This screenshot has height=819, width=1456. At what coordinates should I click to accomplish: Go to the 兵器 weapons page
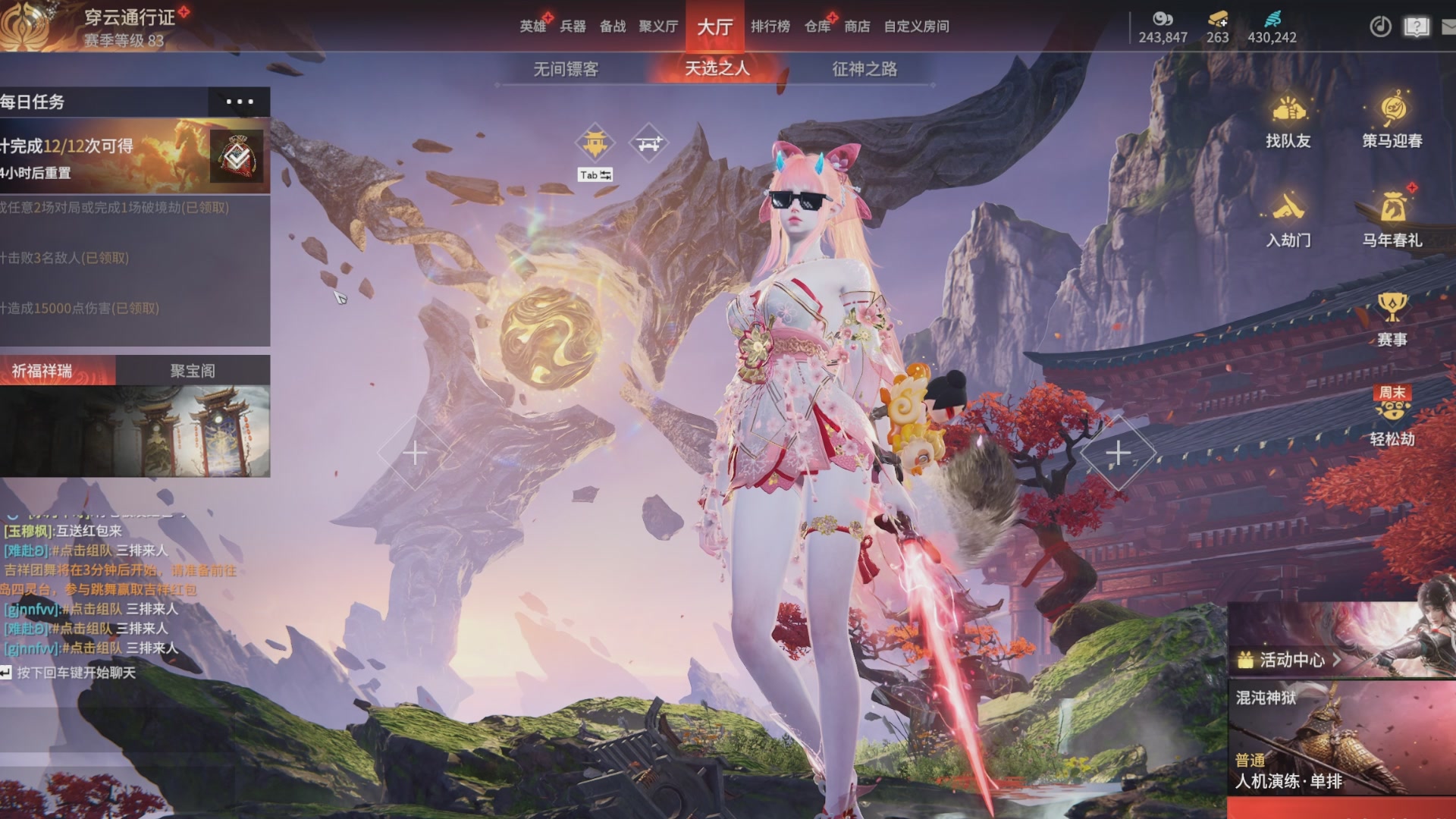click(x=573, y=27)
